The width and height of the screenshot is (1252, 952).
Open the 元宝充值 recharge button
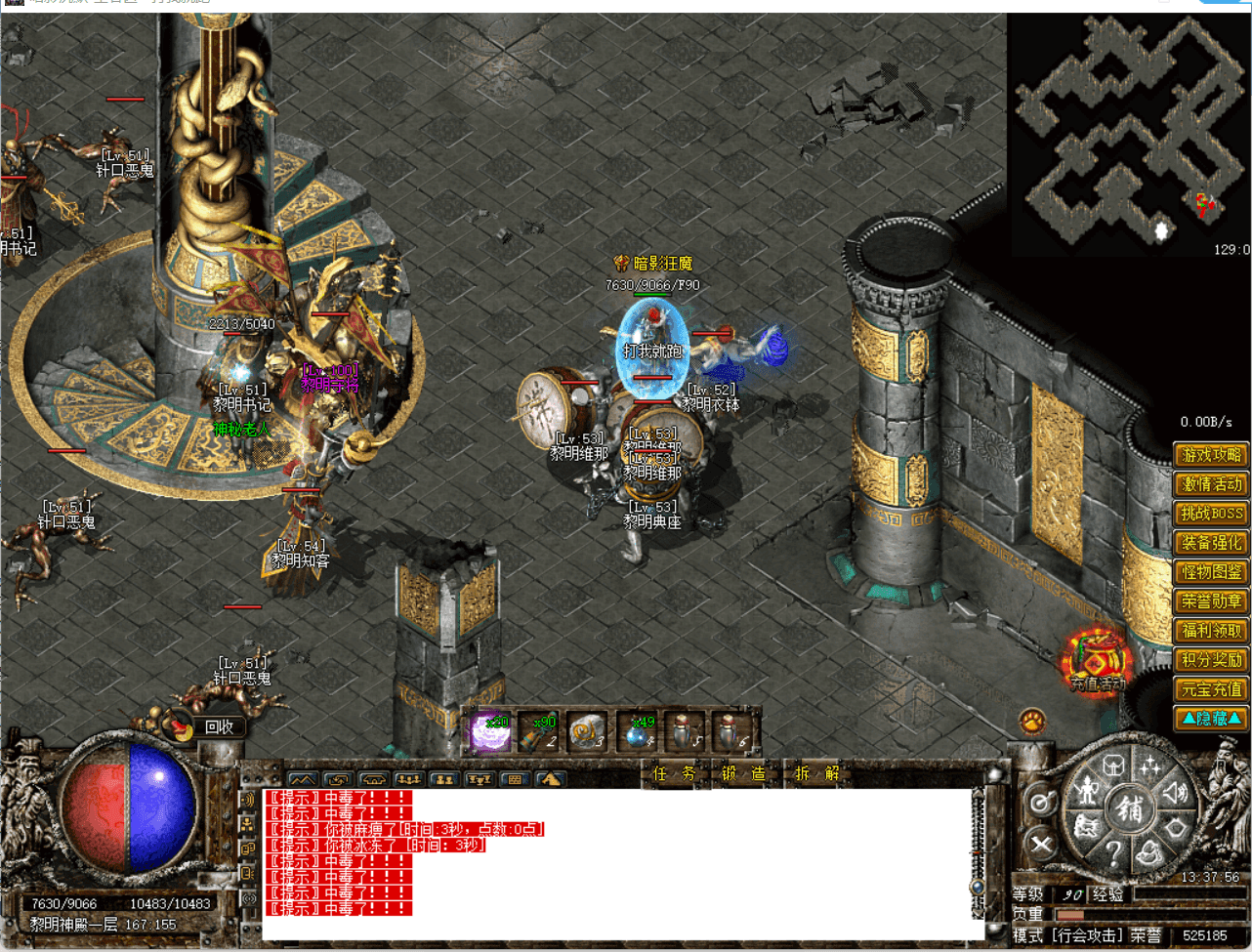tap(1211, 689)
